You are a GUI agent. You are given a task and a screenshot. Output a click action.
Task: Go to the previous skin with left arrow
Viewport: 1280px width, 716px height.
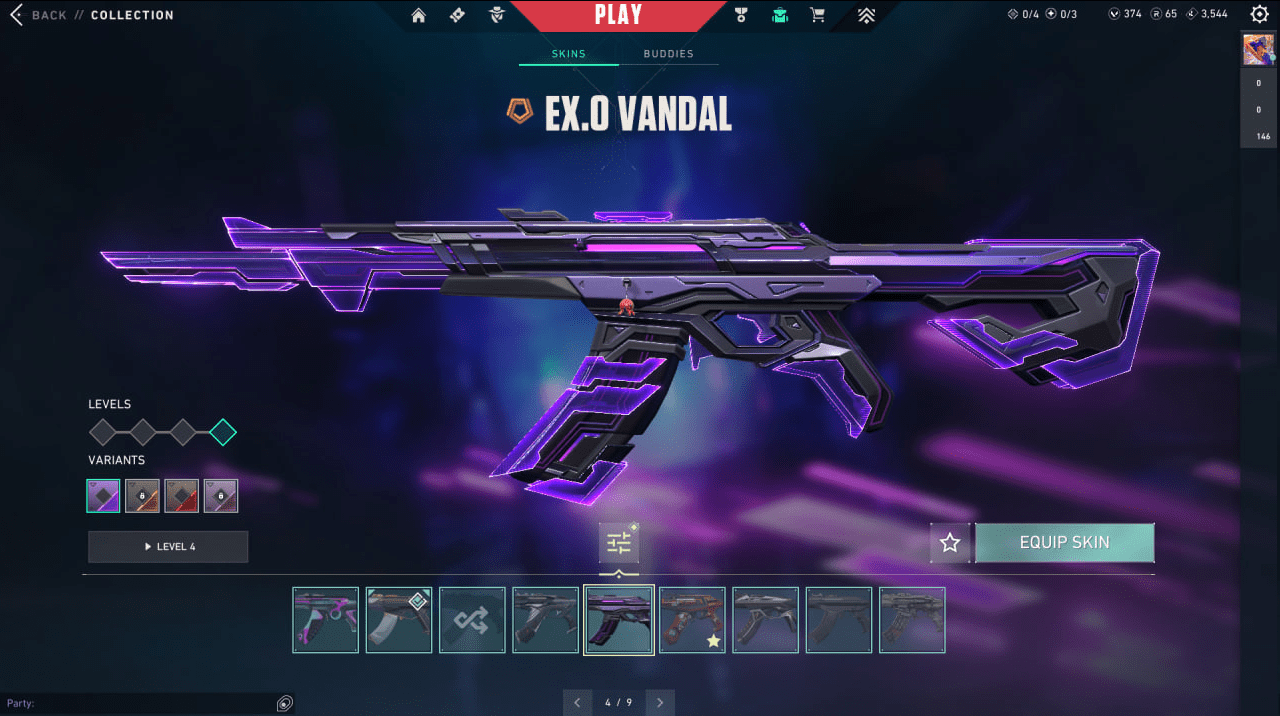(x=578, y=703)
